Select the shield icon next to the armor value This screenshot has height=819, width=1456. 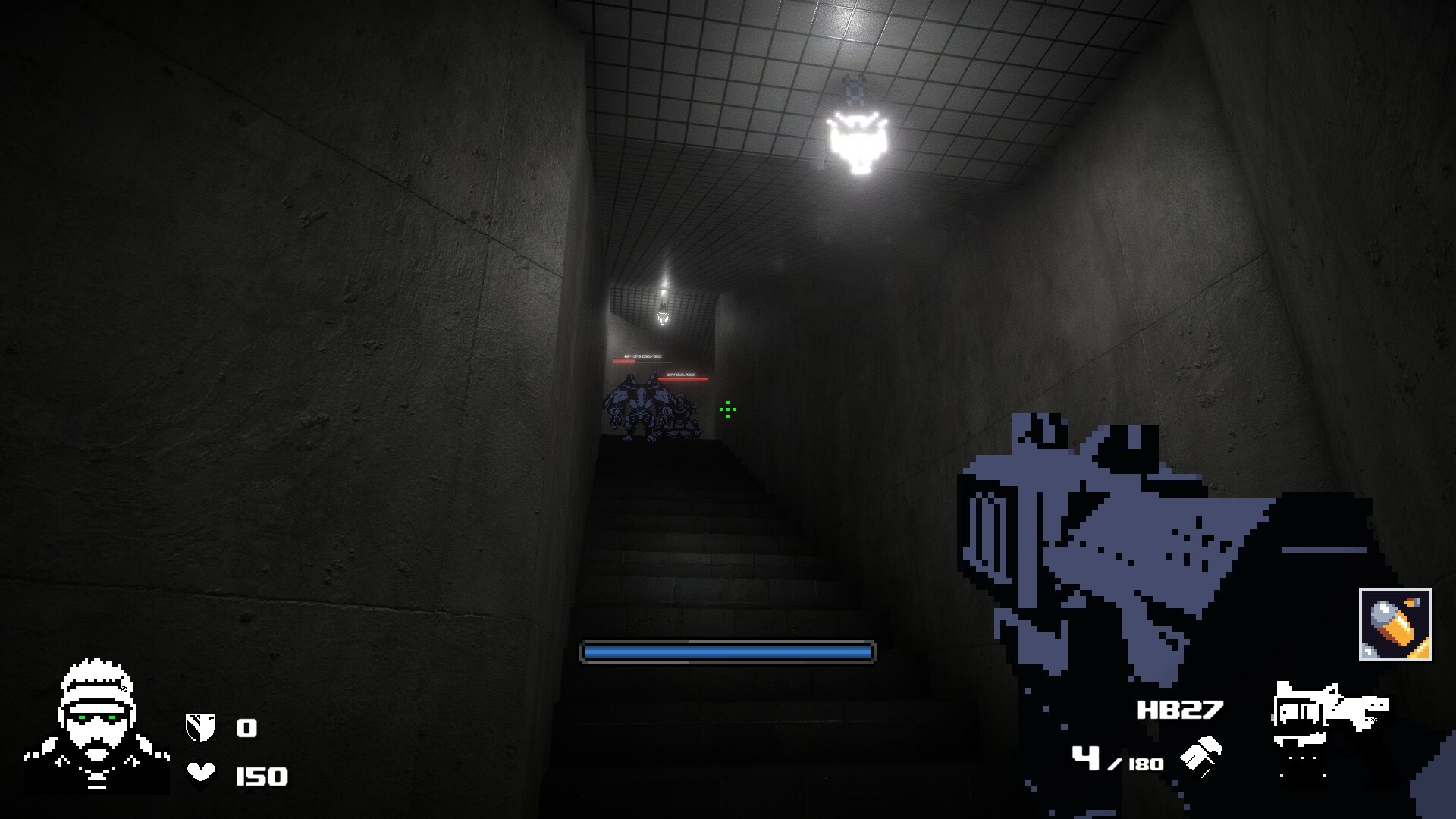pyautogui.click(x=200, y=726)
